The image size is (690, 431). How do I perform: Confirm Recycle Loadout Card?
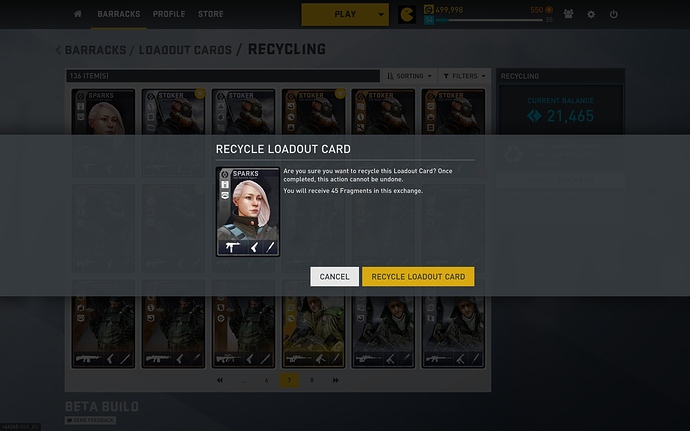[418, 277]
